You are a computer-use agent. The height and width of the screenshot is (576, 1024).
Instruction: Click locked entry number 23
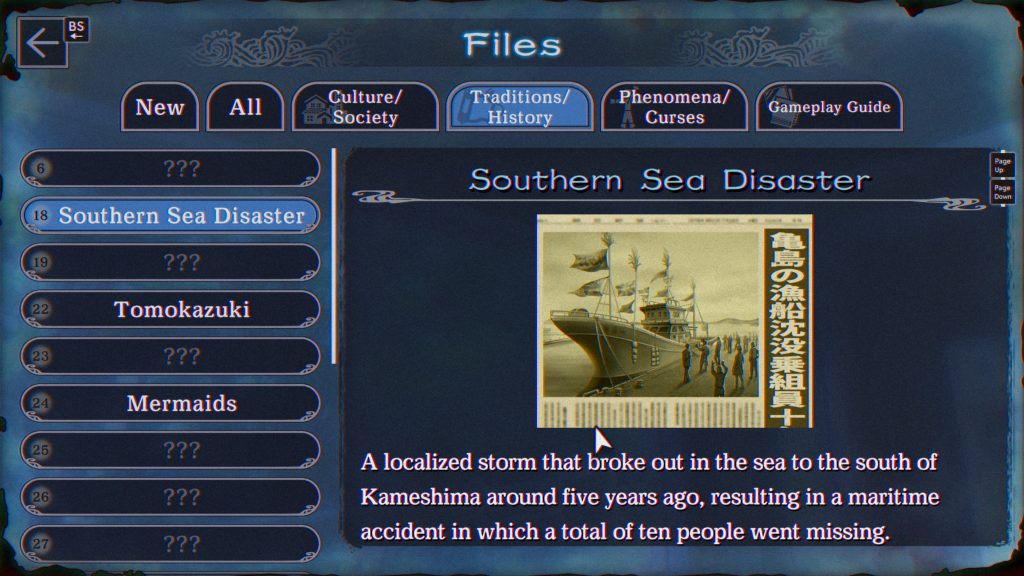[170, 357]
